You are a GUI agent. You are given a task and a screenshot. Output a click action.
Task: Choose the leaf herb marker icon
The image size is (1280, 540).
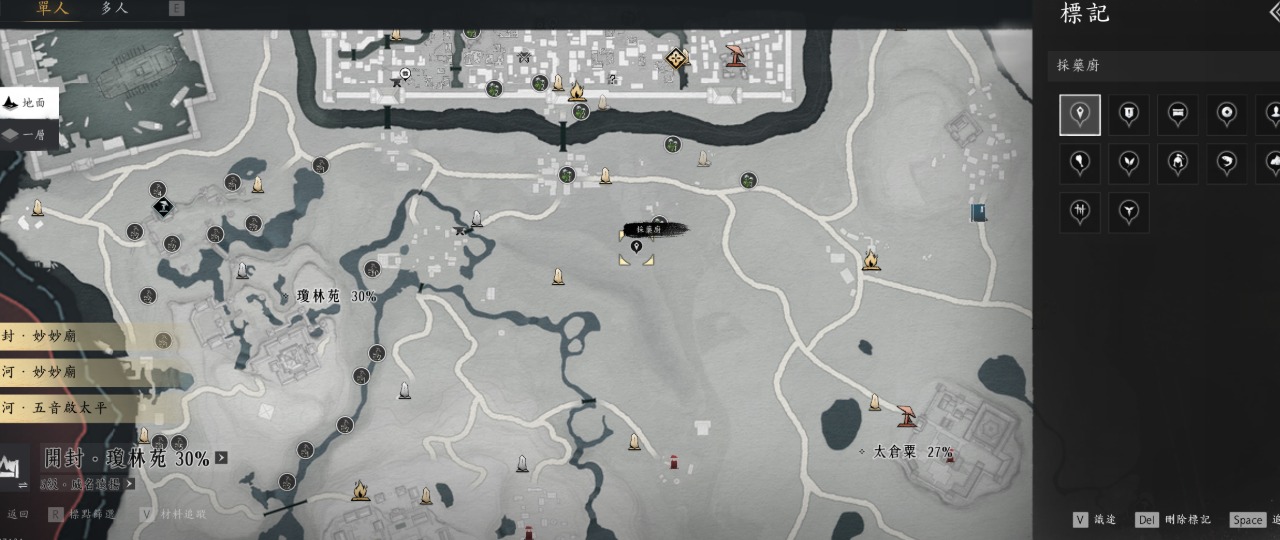pos(1129,163)
